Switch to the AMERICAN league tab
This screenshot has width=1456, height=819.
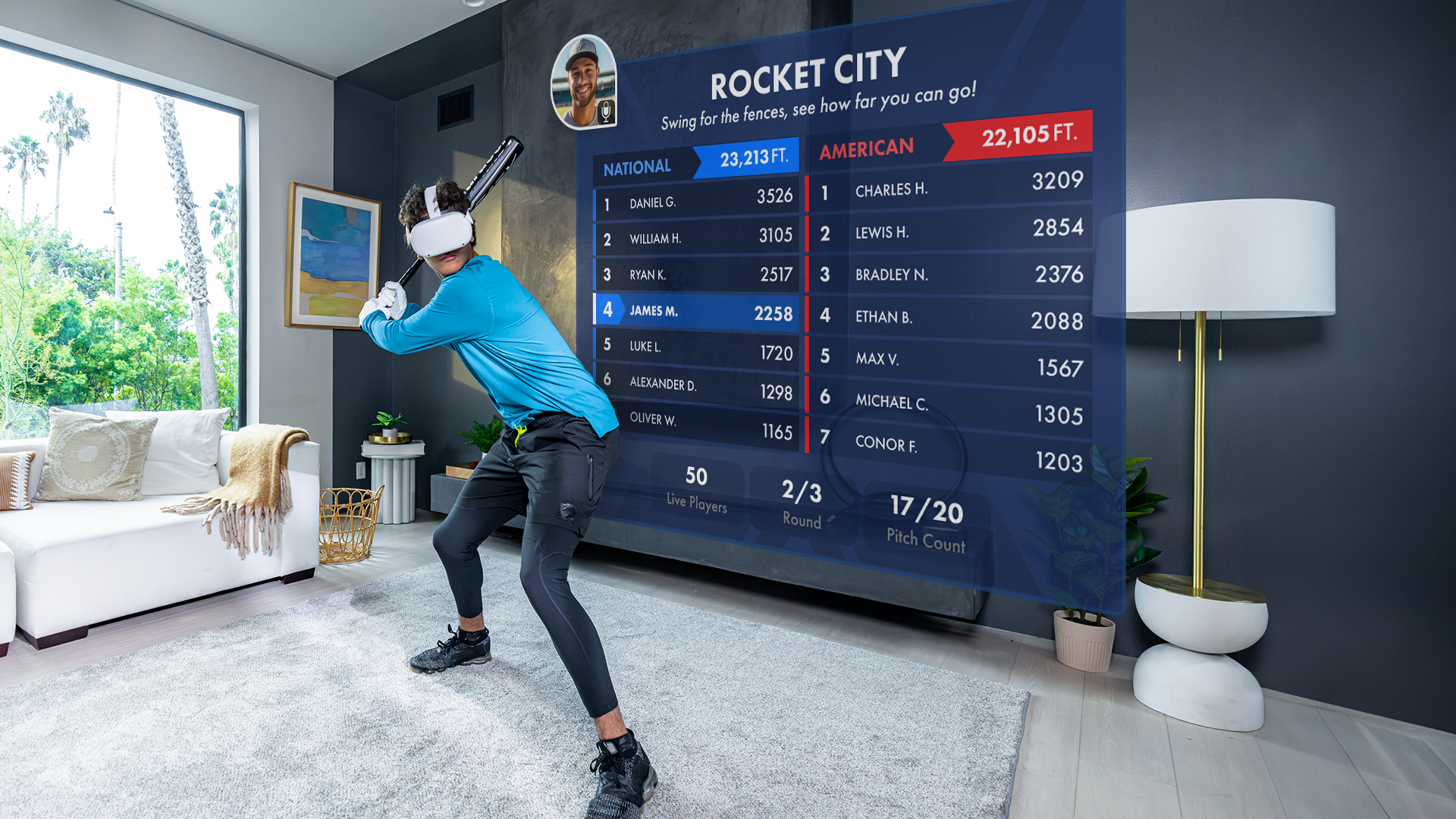point(867,146)
